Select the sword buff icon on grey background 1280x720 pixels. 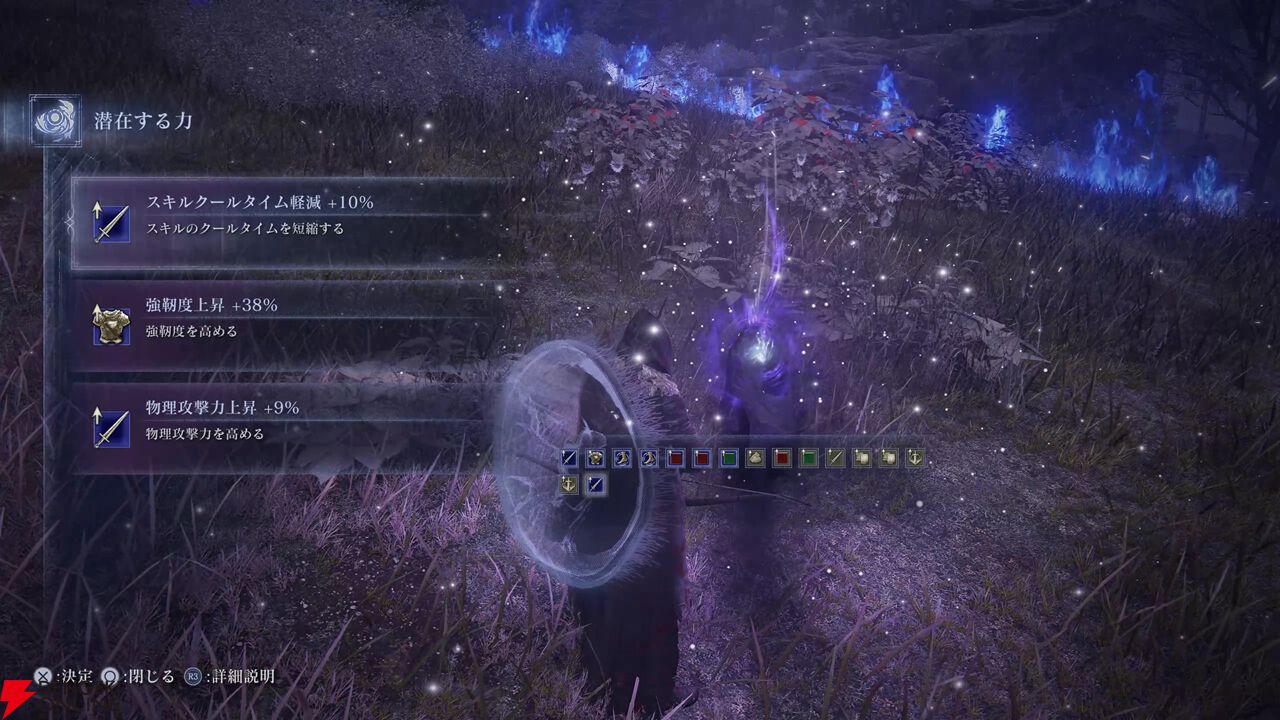tap(835, 458)
